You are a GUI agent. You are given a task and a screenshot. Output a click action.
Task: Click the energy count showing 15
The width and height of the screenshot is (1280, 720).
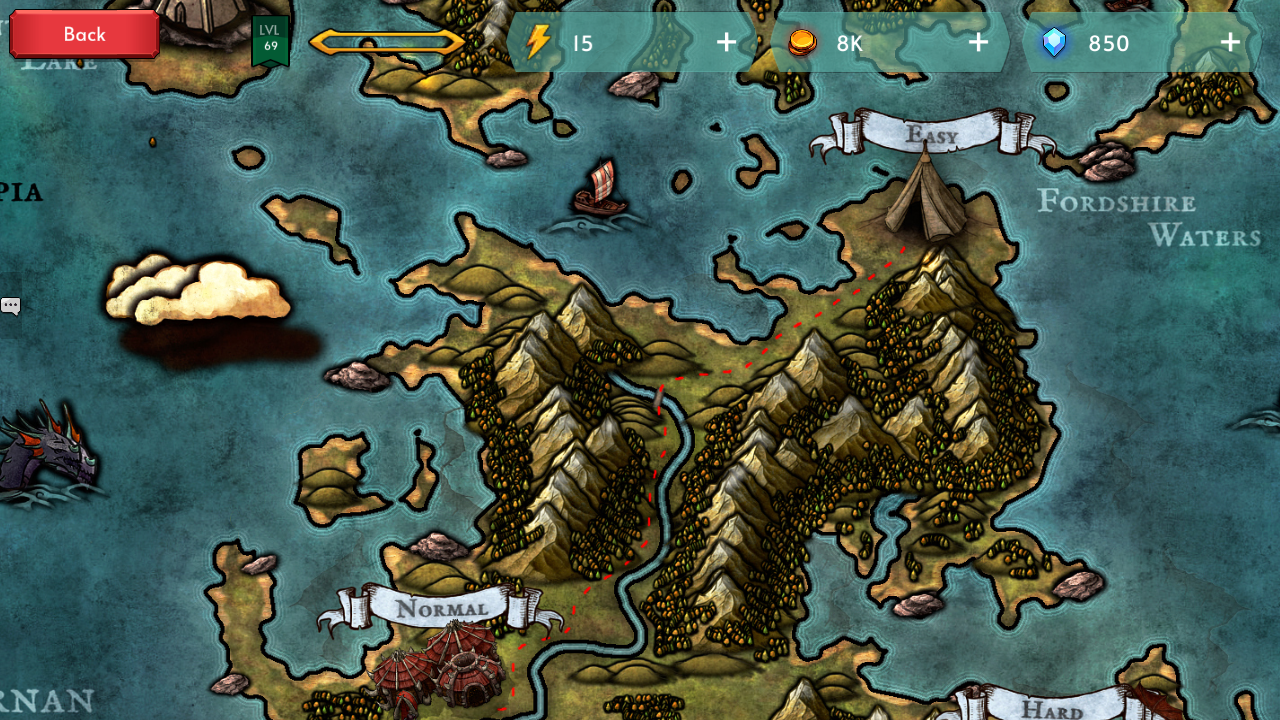581,43
